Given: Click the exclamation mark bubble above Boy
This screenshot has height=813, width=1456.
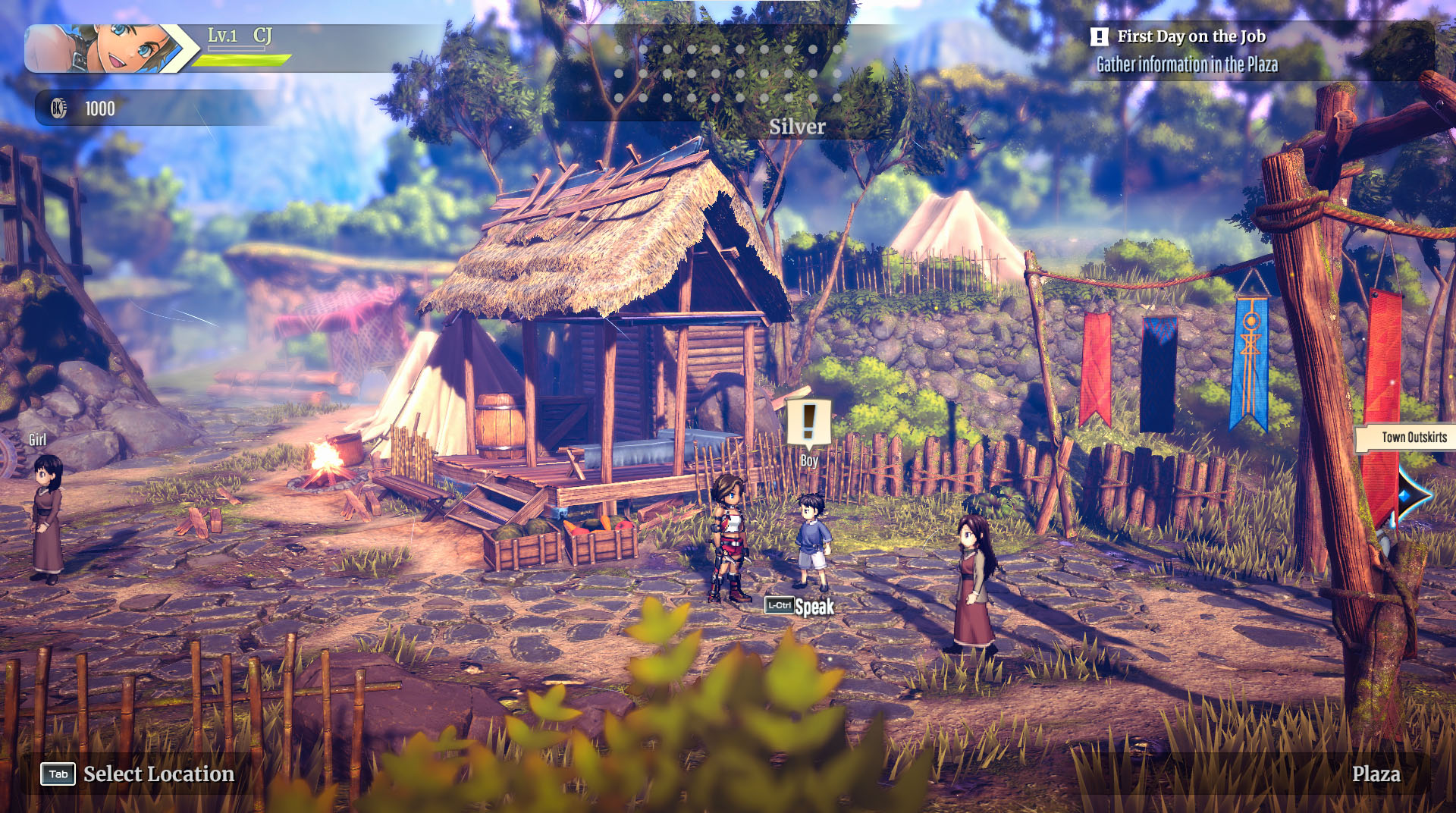Looking at the screenshot, I should [808, 422].
